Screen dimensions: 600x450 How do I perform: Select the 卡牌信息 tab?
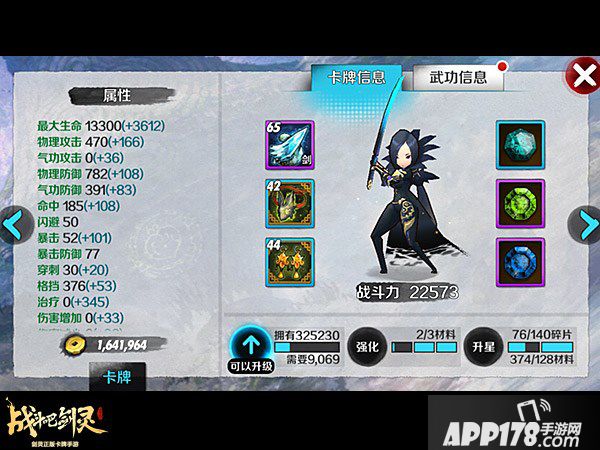(356, 78)
